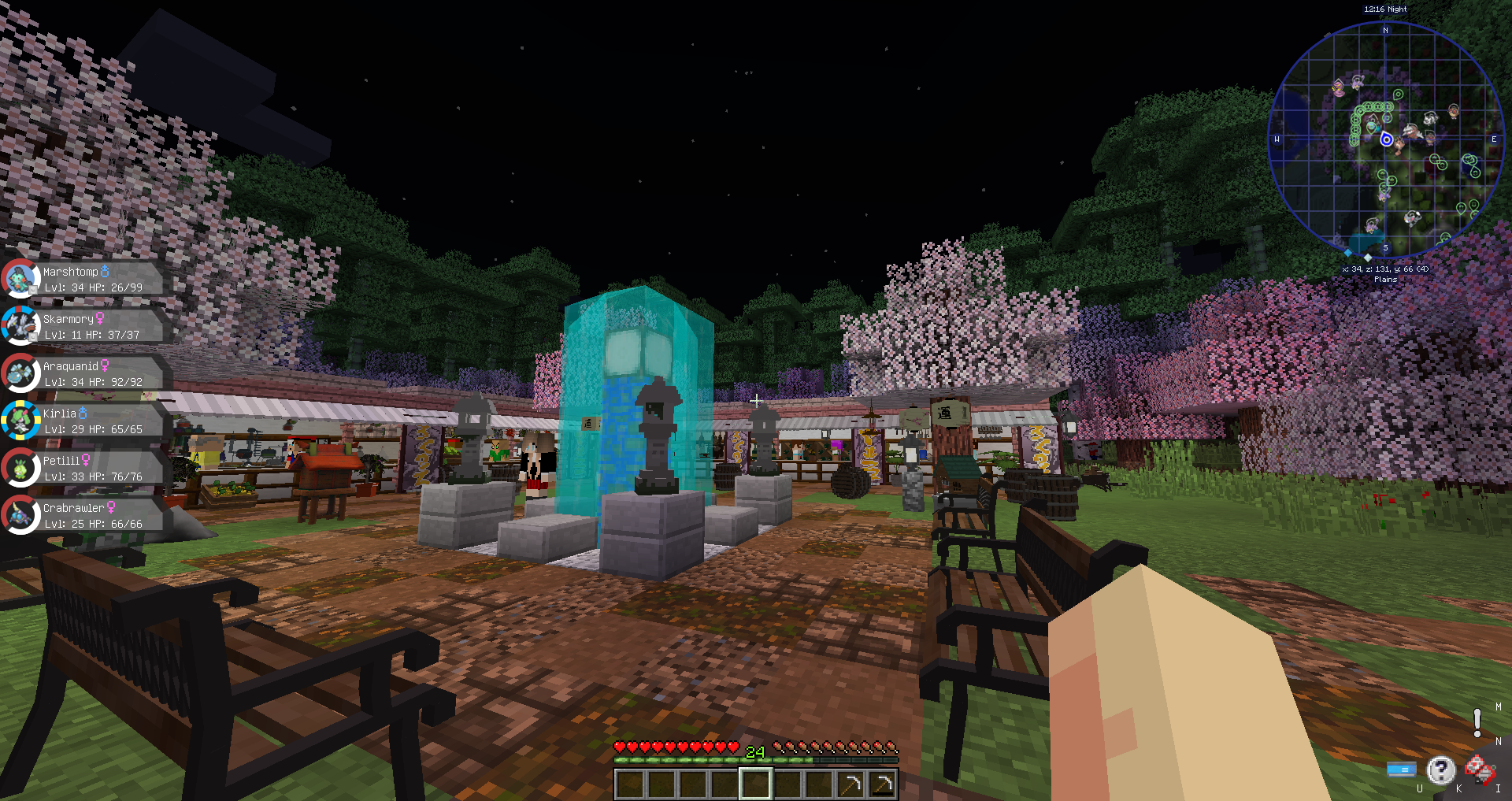Click Petilil's gender icon in the party list
1512x801 pixels.
point(85,461)
